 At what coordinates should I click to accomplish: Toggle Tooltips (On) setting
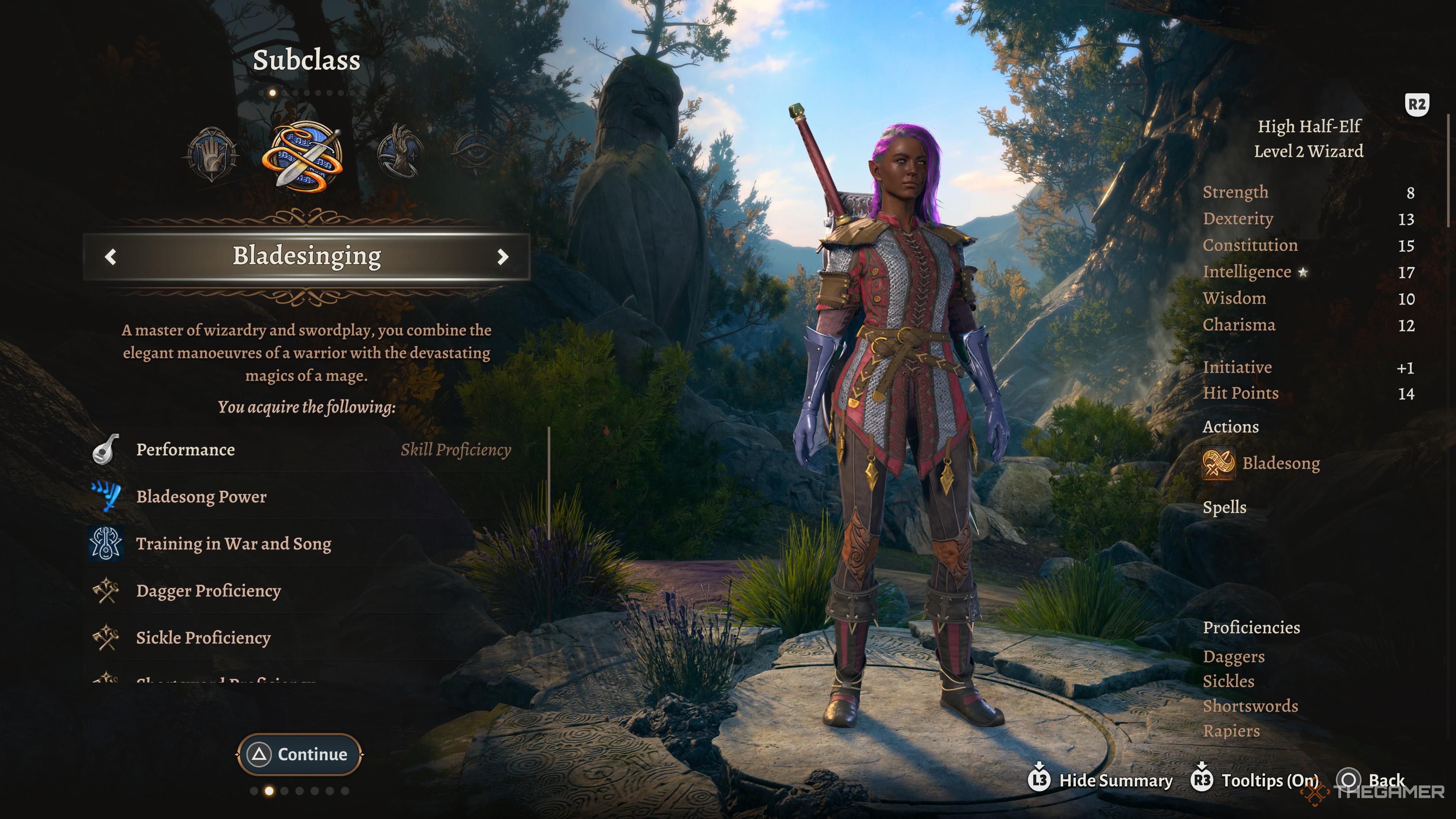click(x=1255, y=781)
